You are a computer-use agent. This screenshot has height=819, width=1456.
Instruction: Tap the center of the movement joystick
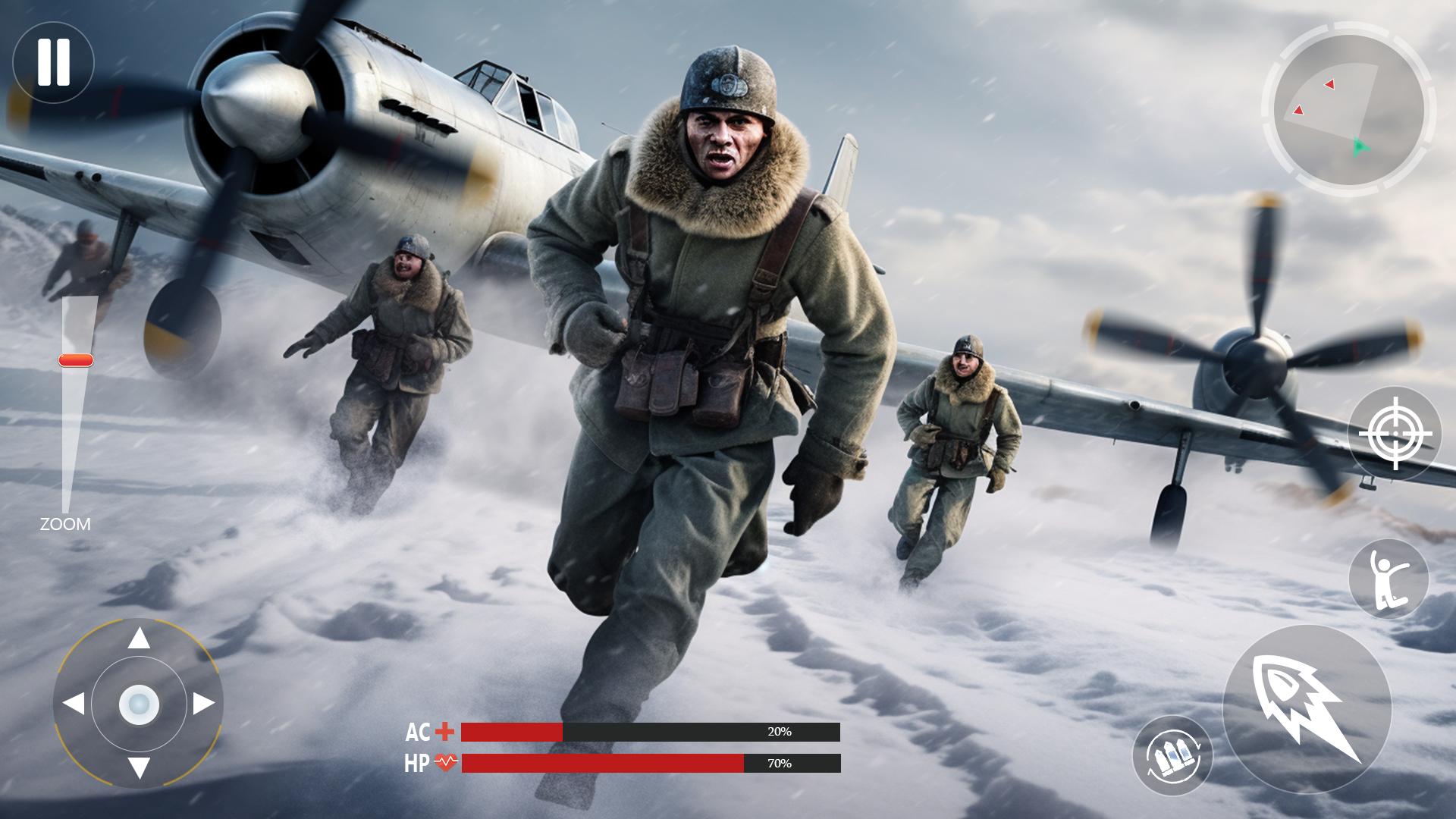(139, 704)
